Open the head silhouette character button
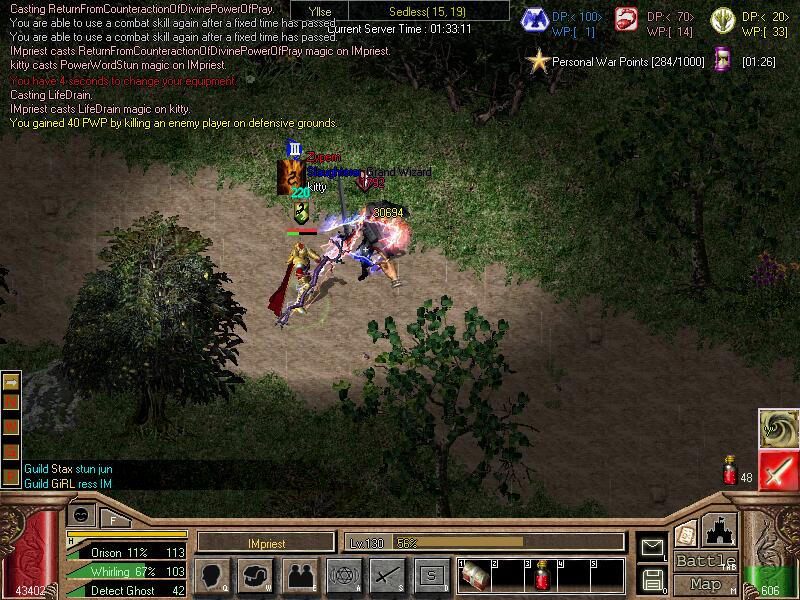This screenshot has height=600, width=800. point(214,576)
